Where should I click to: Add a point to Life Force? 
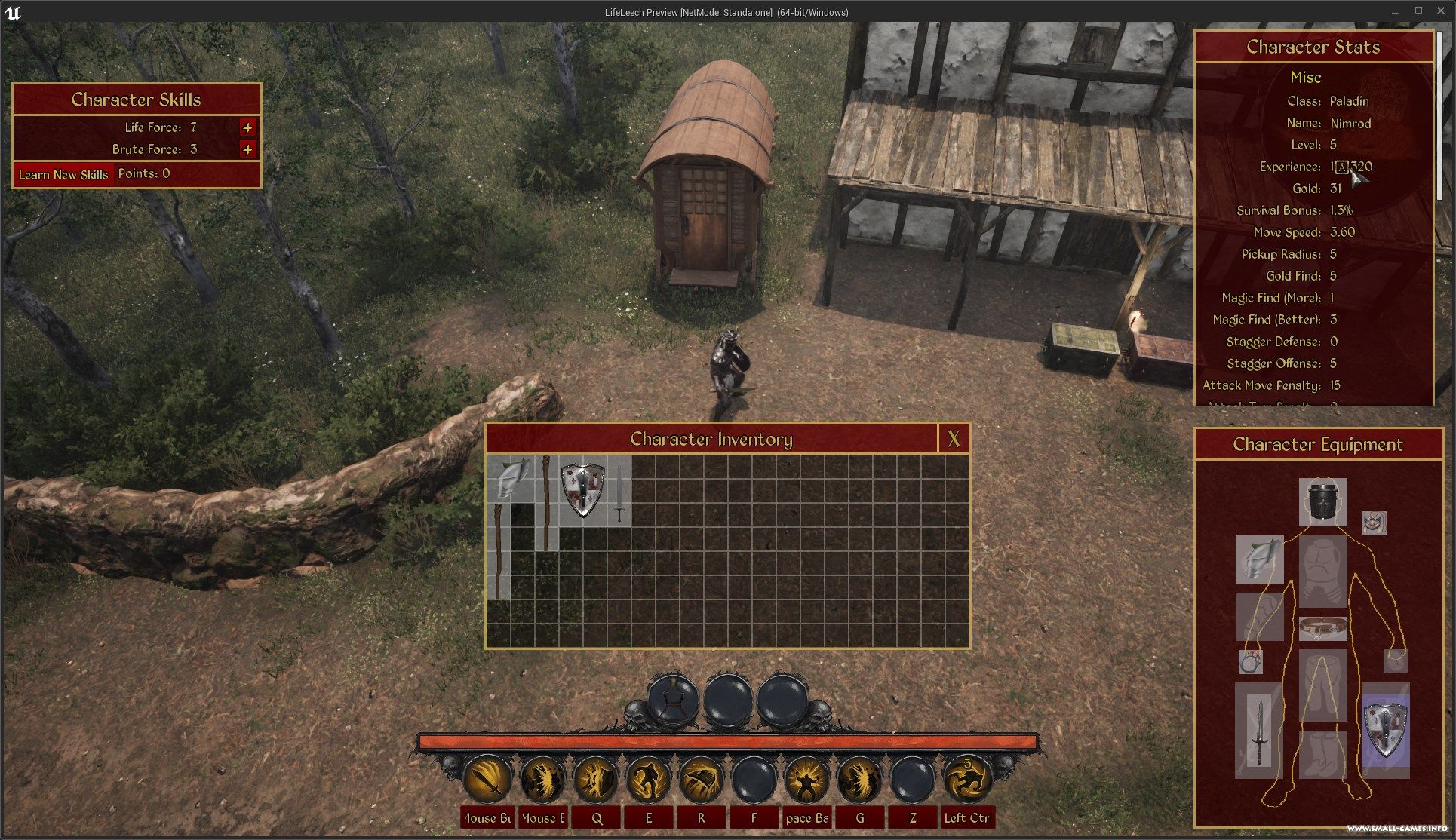[x=247, y=127]
